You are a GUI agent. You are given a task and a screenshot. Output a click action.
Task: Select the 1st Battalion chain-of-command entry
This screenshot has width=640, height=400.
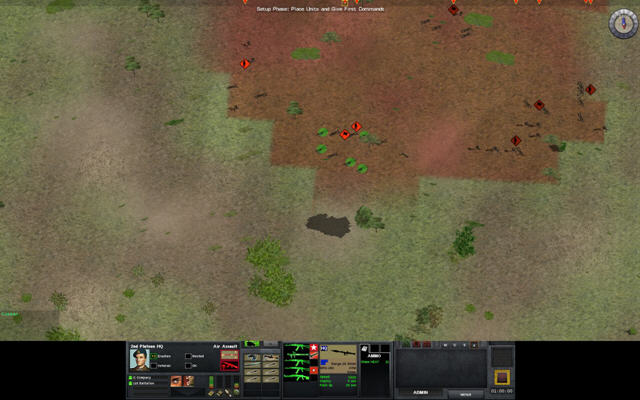click(148, 385)
